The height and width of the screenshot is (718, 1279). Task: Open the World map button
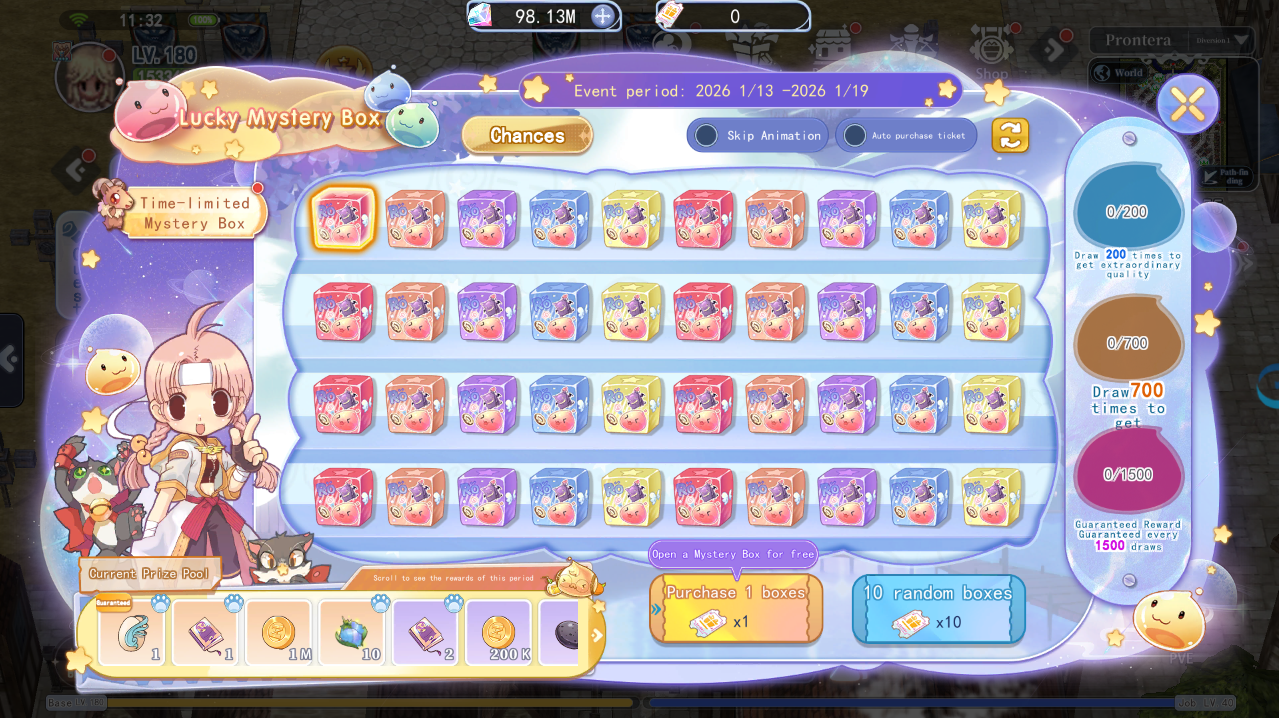pyautogui.click(x=1118, y=73)
